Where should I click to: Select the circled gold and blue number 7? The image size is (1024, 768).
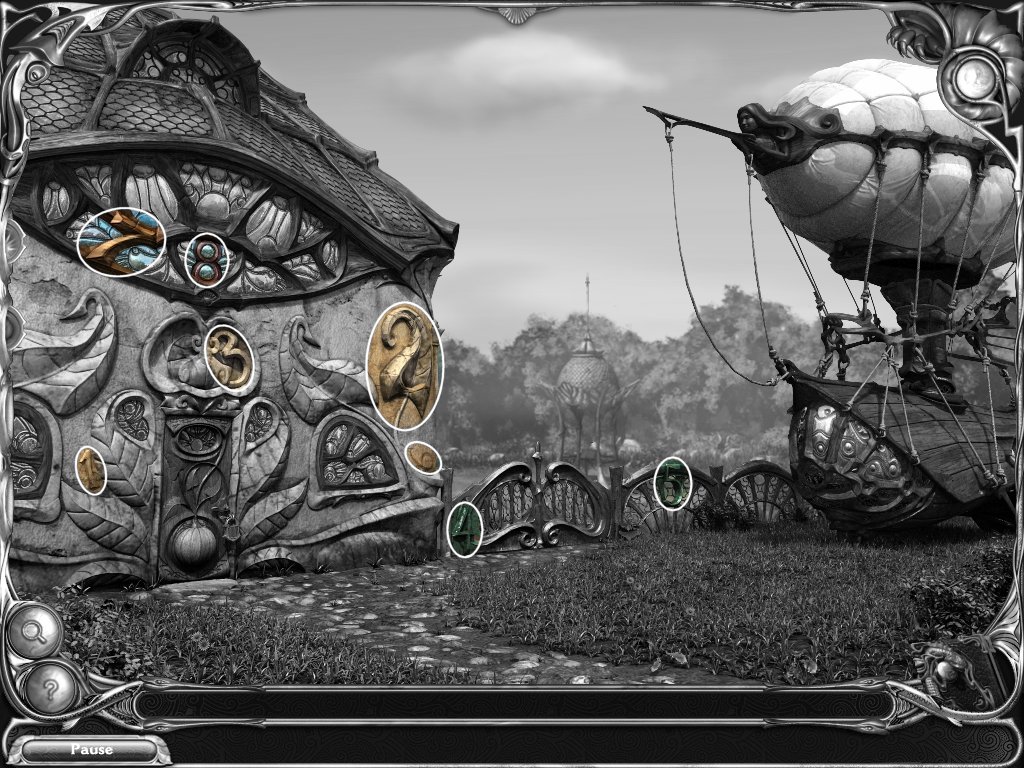coord(121,242)
